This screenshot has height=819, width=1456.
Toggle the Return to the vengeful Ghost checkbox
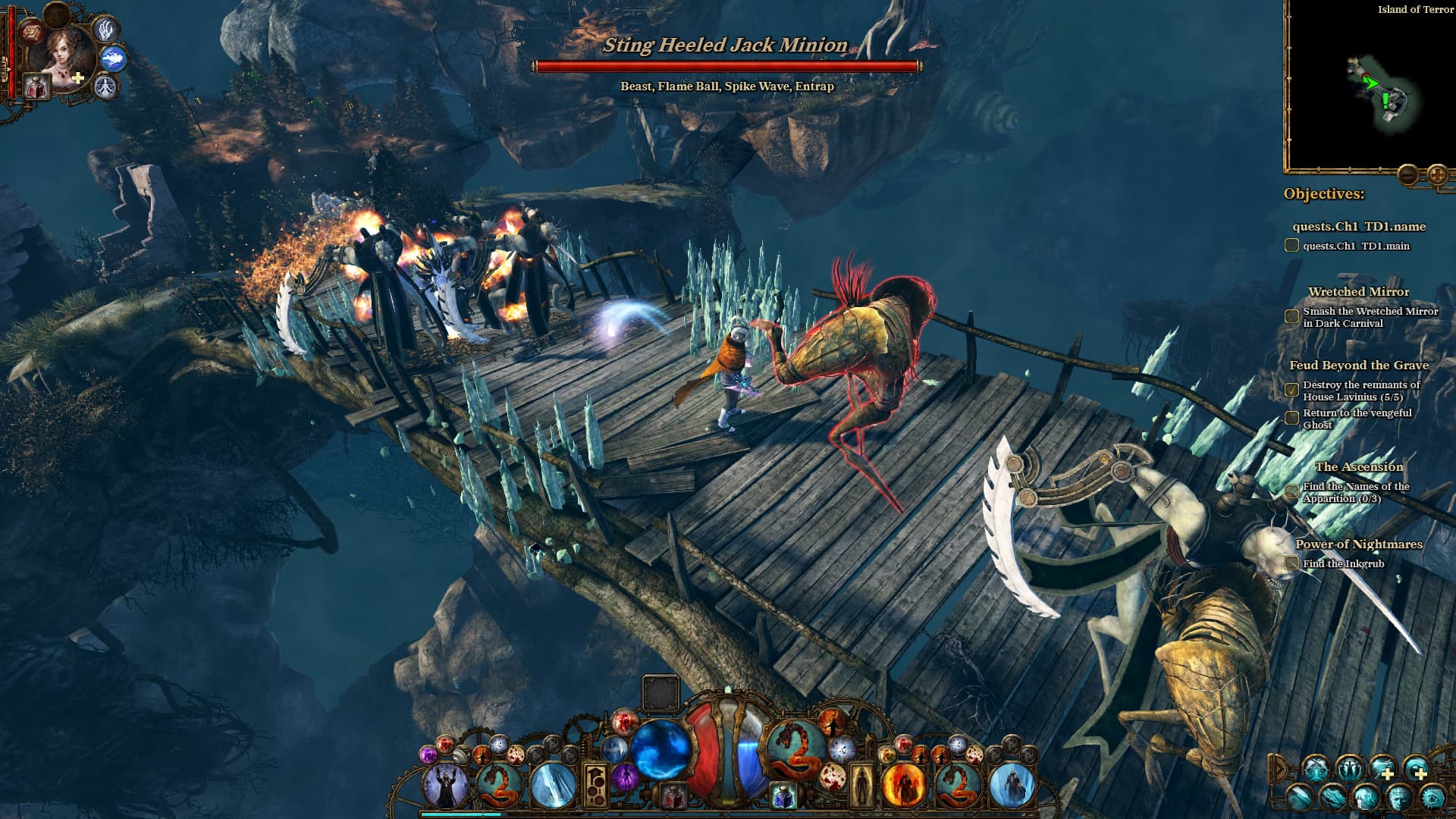[x=1291, y=416]
